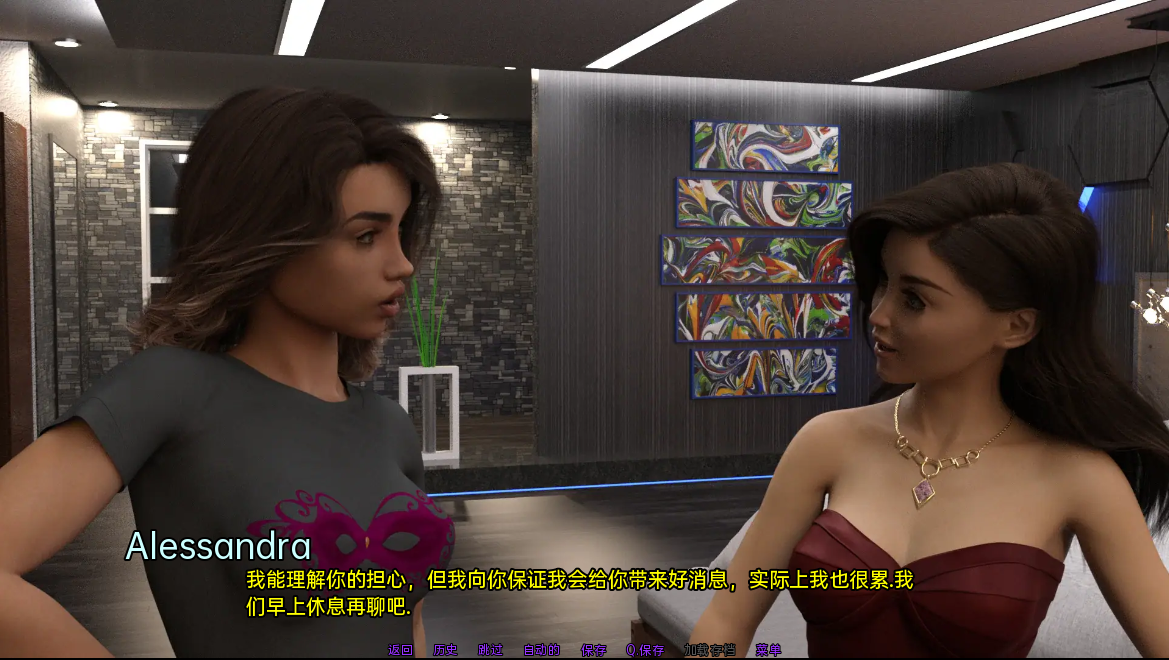Open the 保存 (Save) screen
Viewport: 1169px width, 660px height.
tap(594, 650)
